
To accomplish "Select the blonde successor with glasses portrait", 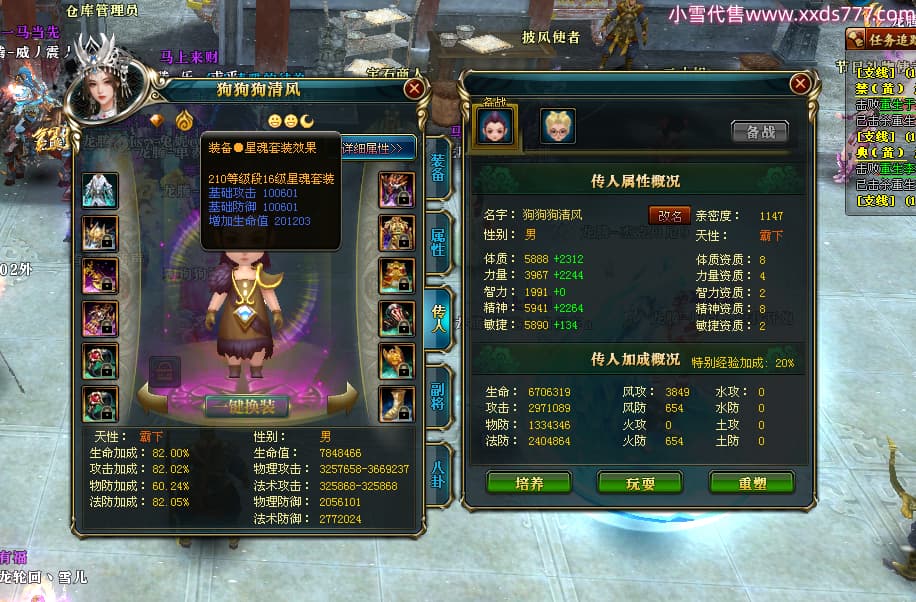I will point(558,126).
